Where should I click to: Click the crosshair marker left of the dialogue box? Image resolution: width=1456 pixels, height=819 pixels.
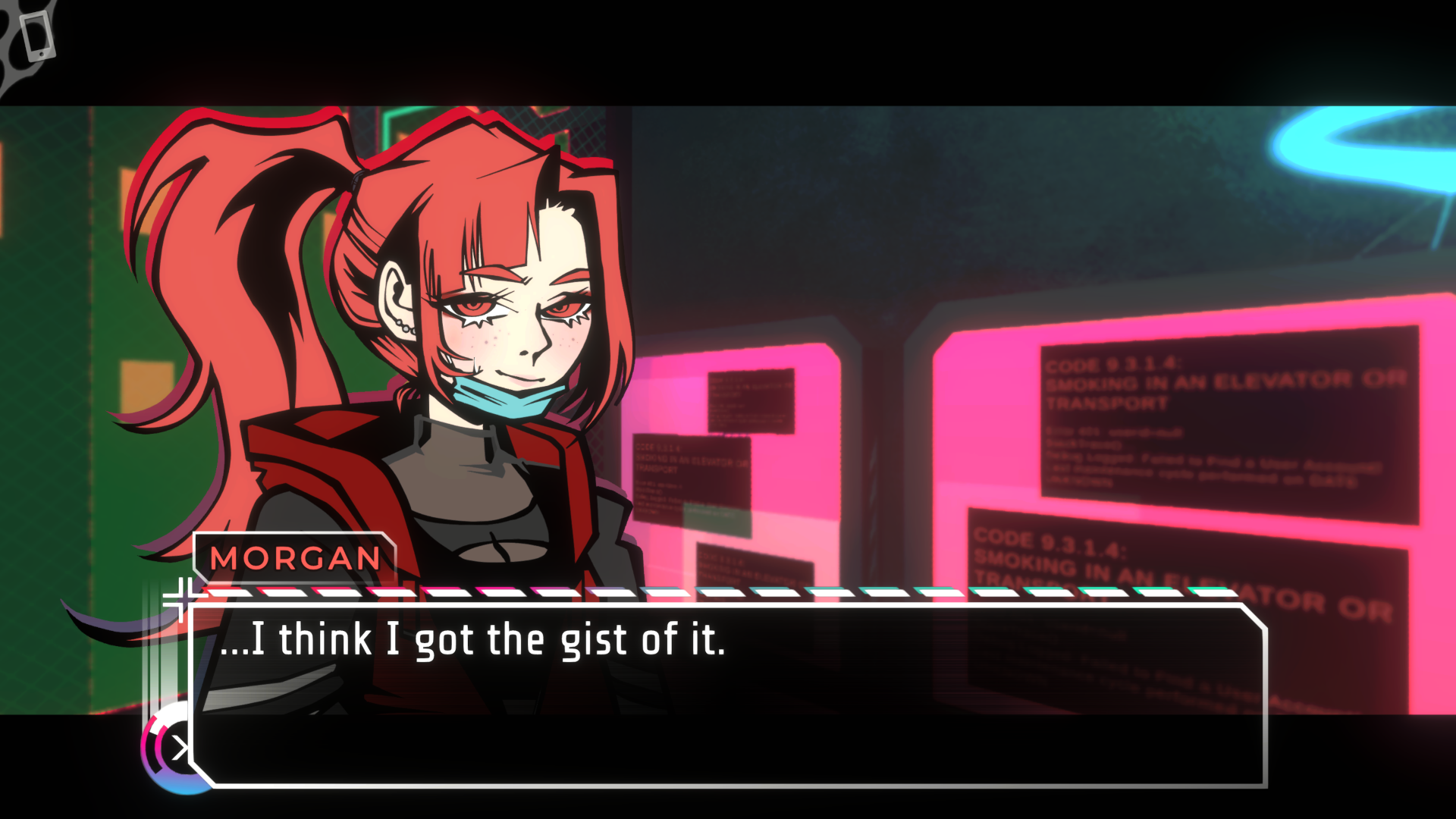coord(184,599)
